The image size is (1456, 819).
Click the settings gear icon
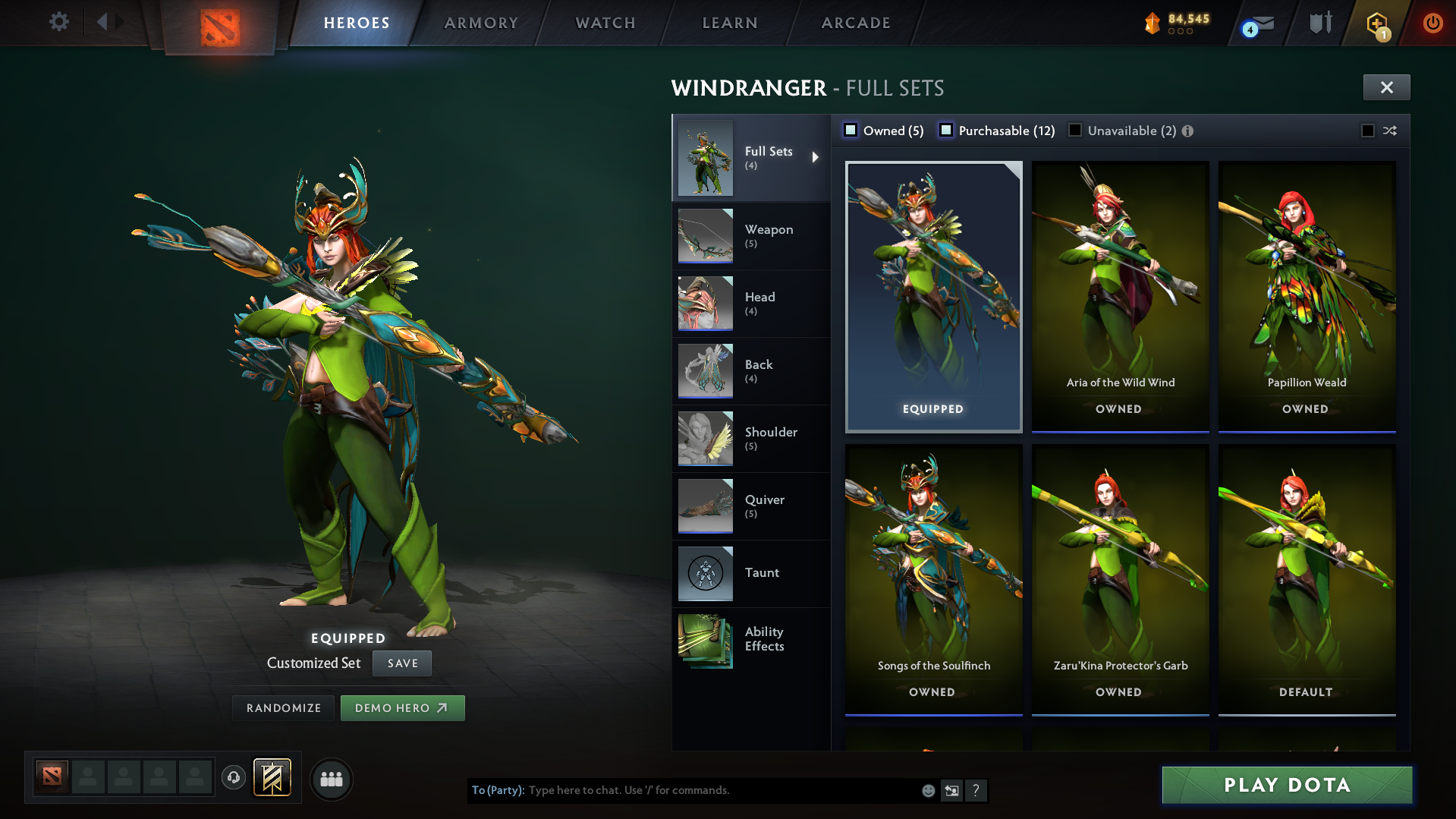58,22
